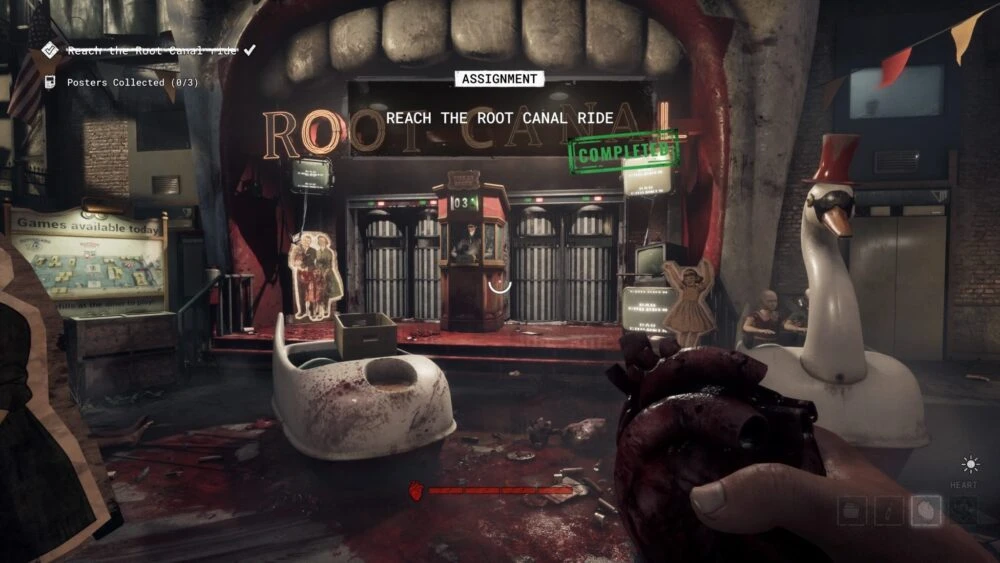The image size is (1000, 563).
Task: Select the jar item slot in hotbar
Action: 853,510
